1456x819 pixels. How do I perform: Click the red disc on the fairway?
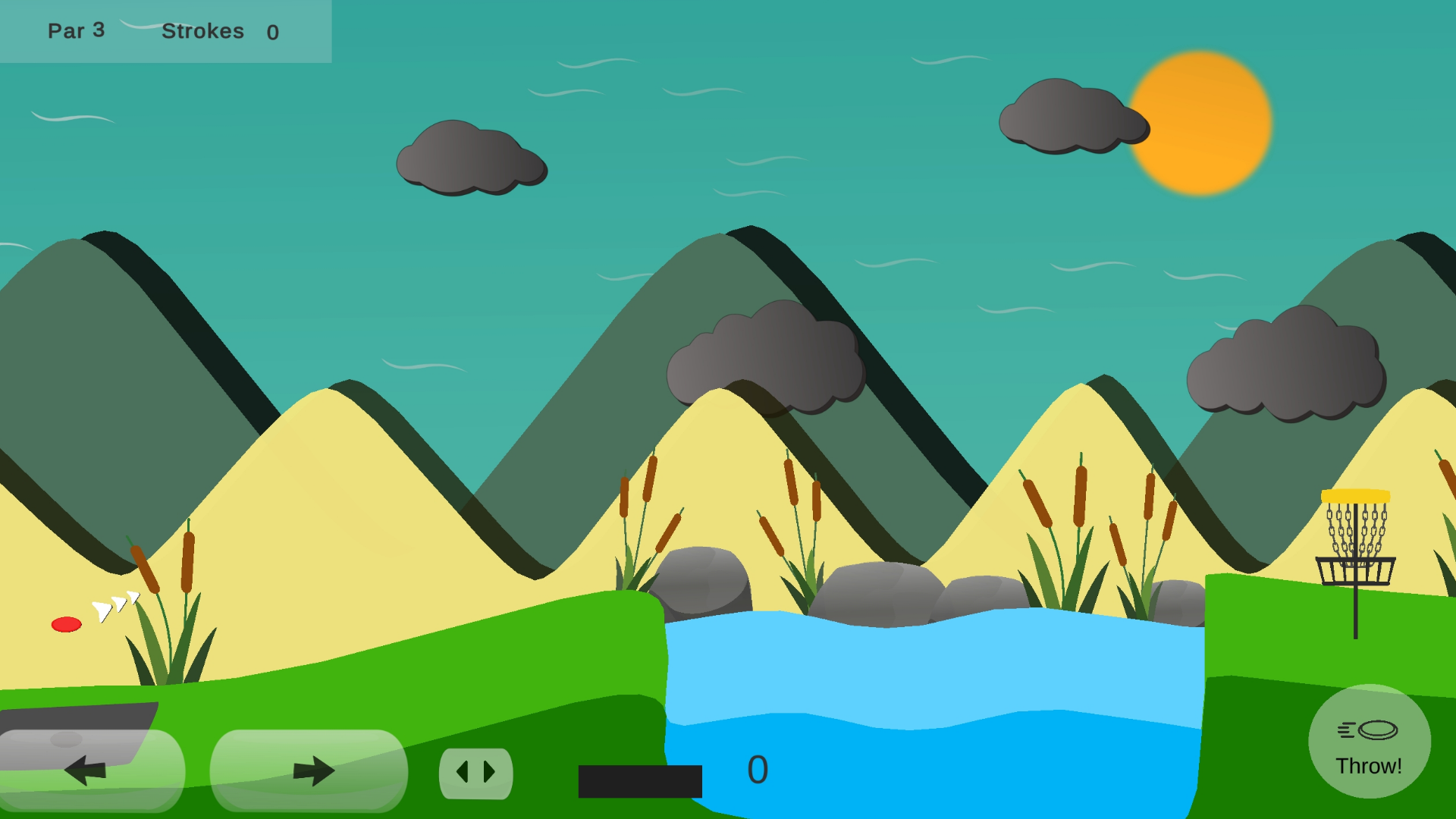tap(65, 626)
